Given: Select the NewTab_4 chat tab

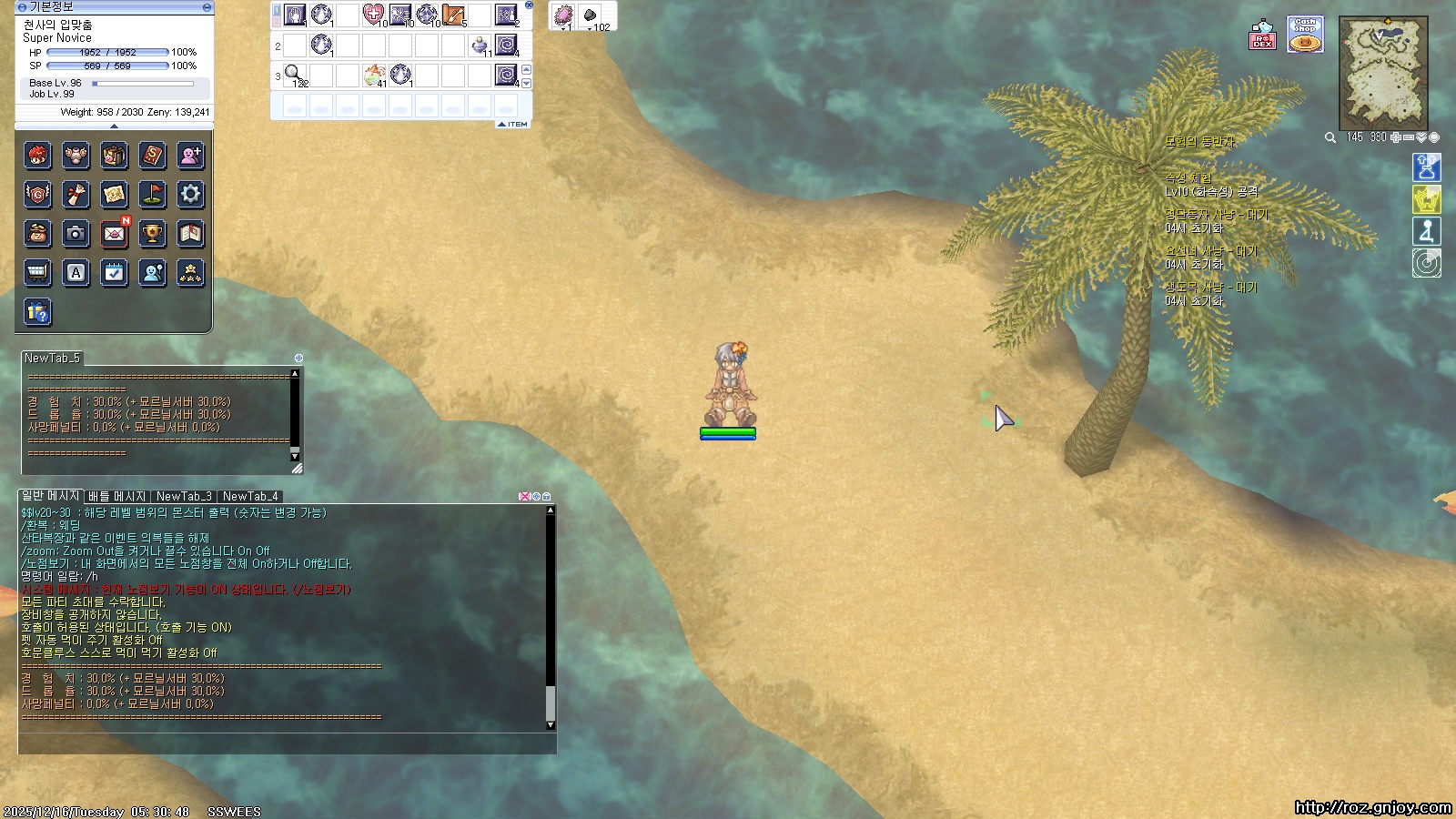Looking at the screenshot, I should 250,497.
